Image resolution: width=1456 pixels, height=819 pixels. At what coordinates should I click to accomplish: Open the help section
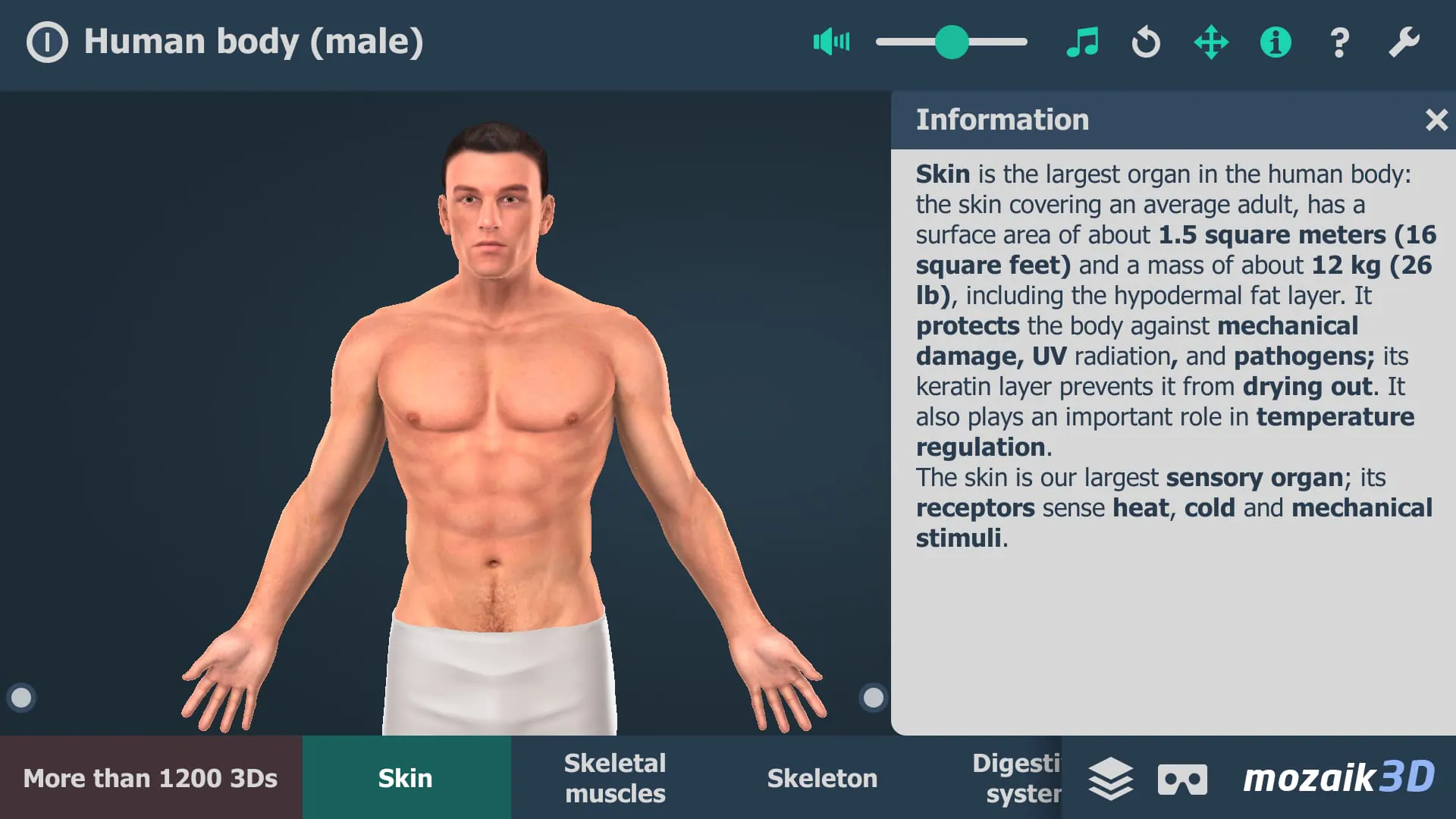tap(1339, 42)
